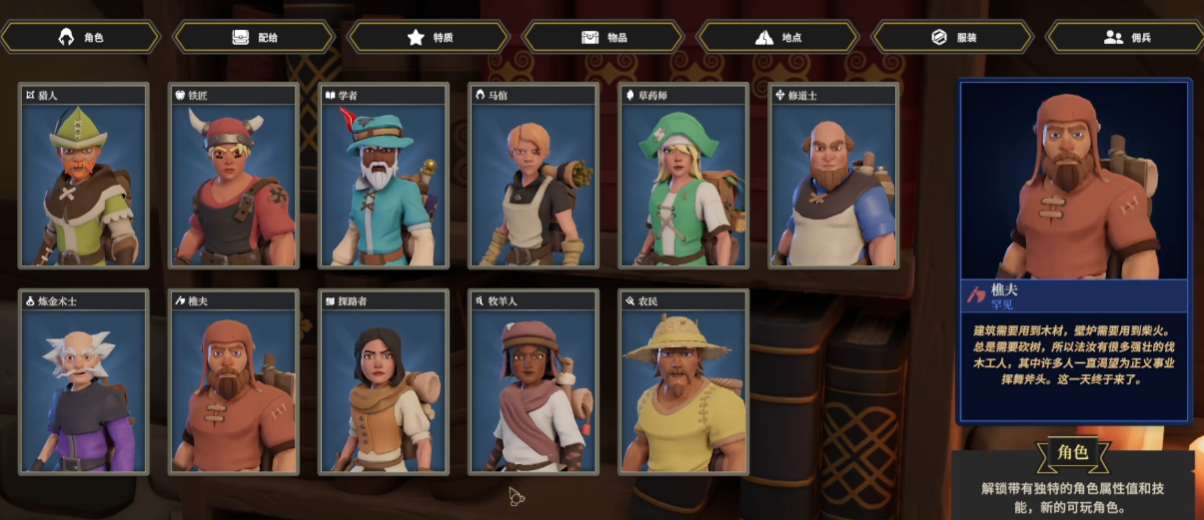The width and height of the screenshot is (1204, 520).
Task: Open the 配给 tab
Action: point(254,37)
